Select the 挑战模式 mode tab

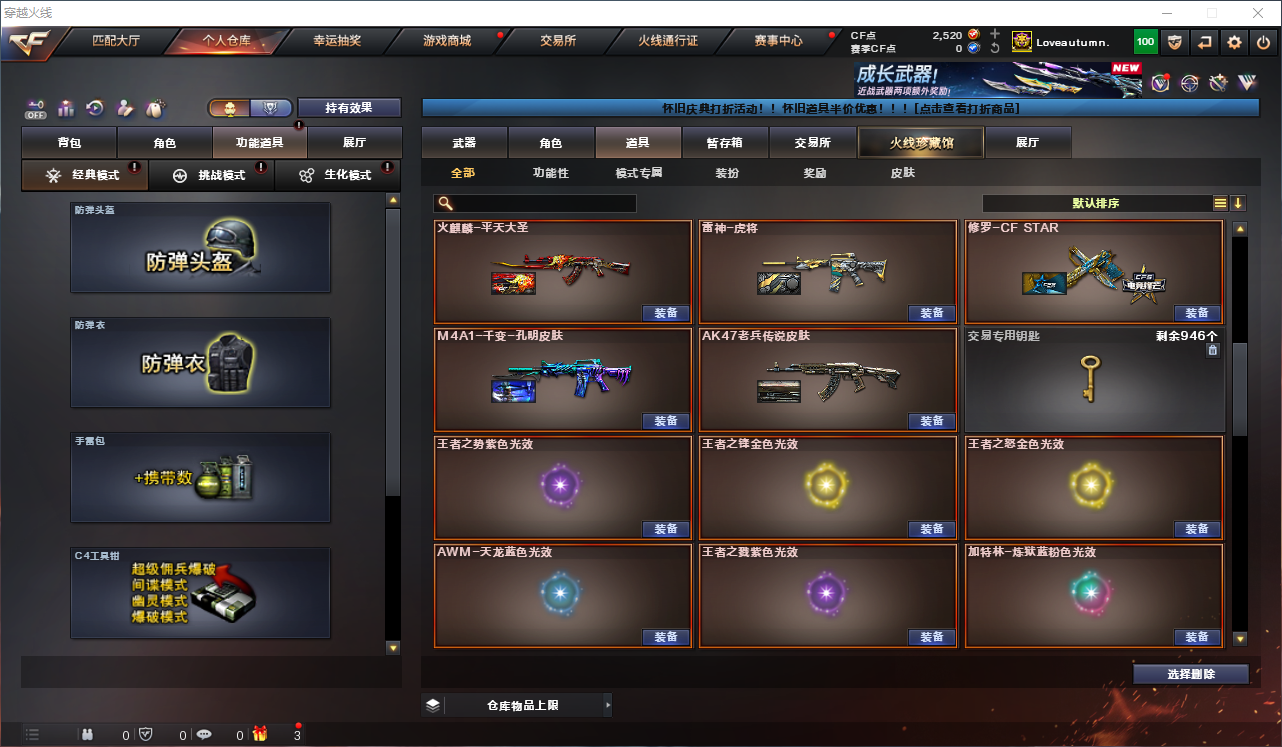coord(211,175)
